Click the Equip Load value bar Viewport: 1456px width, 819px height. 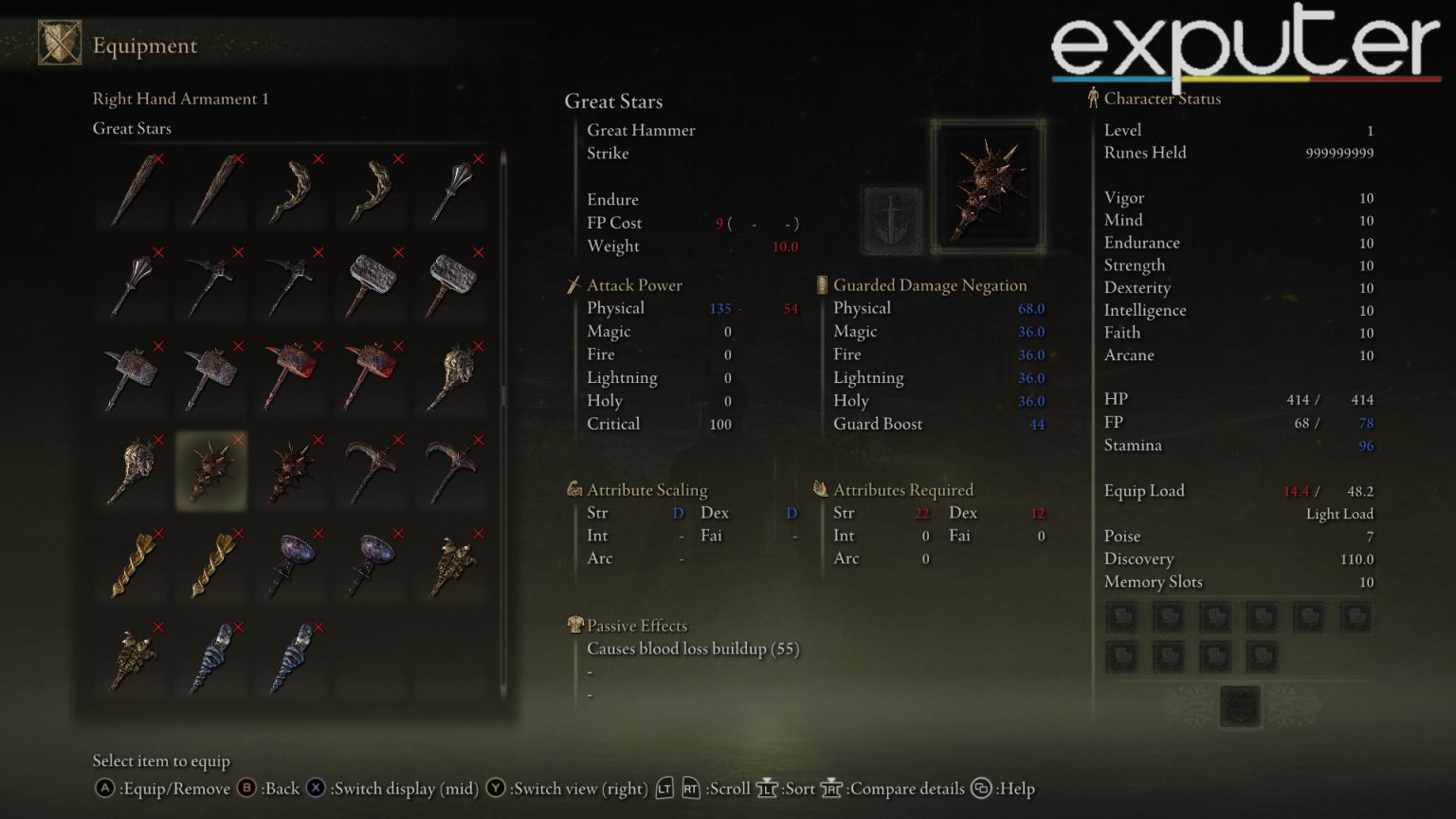click(1327, 491)
